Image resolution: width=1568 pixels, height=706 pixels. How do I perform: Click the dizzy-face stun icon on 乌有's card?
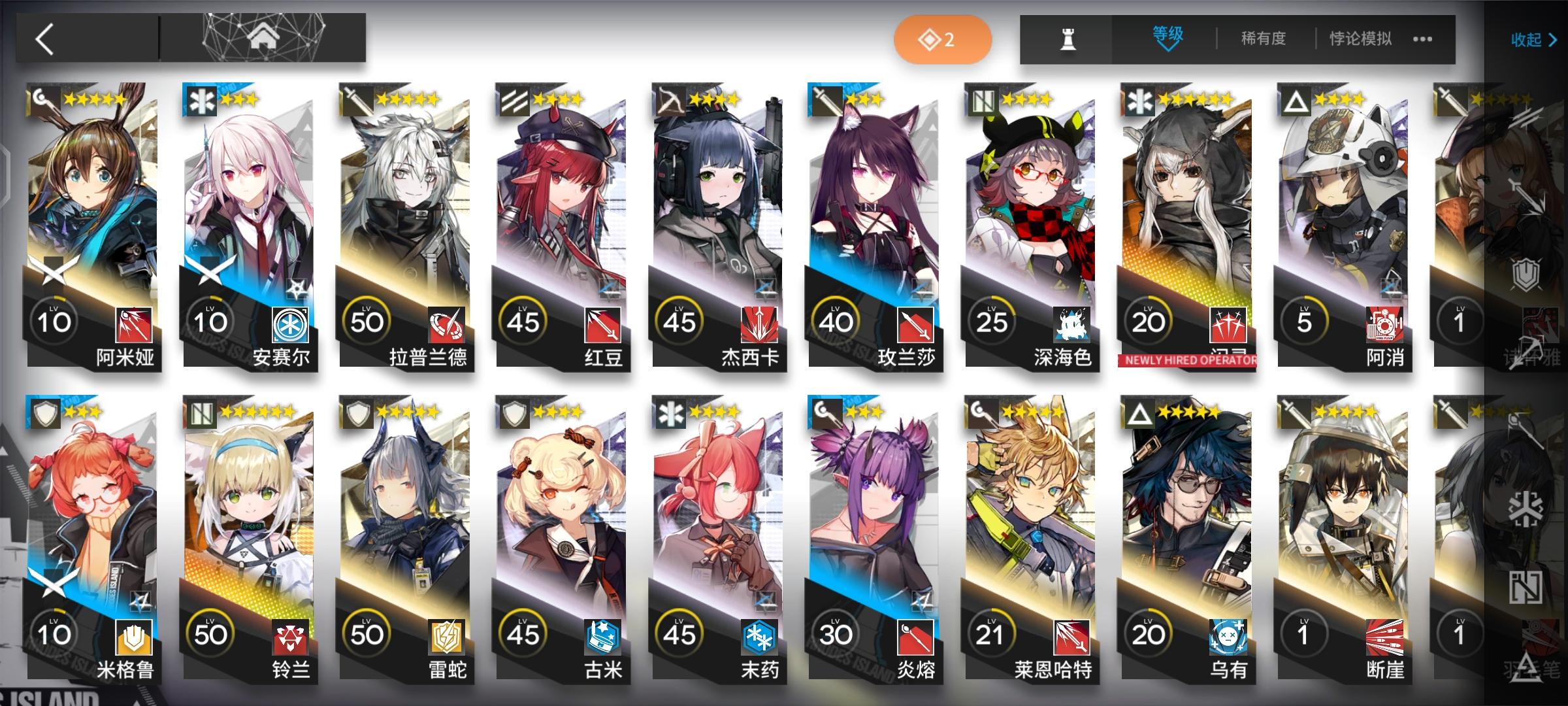[1228, 637]
